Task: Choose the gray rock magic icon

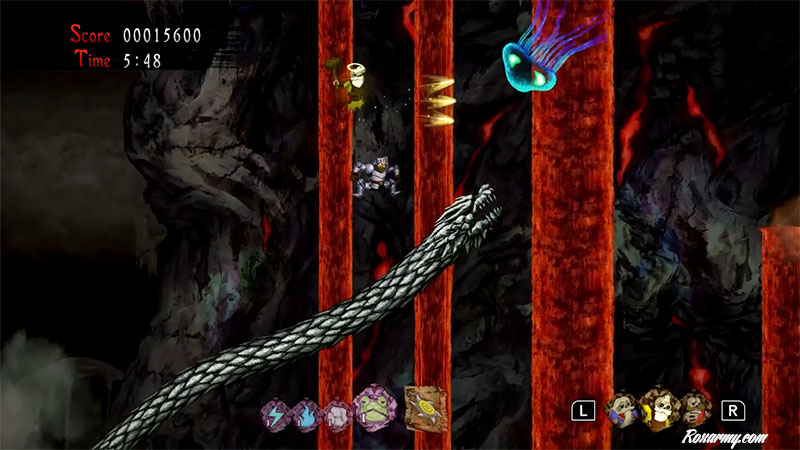Action: click(336, 412)
